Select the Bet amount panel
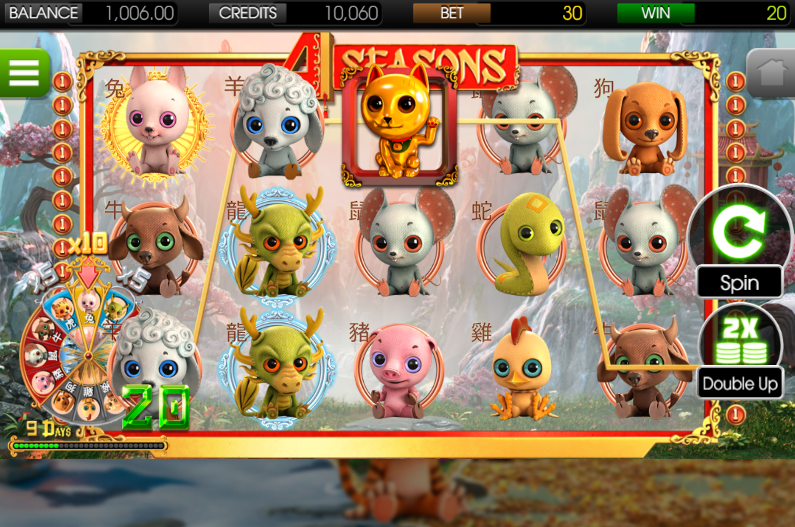This screenshot has width=795, height=527. pyautogui.click(x=499, y=13)
